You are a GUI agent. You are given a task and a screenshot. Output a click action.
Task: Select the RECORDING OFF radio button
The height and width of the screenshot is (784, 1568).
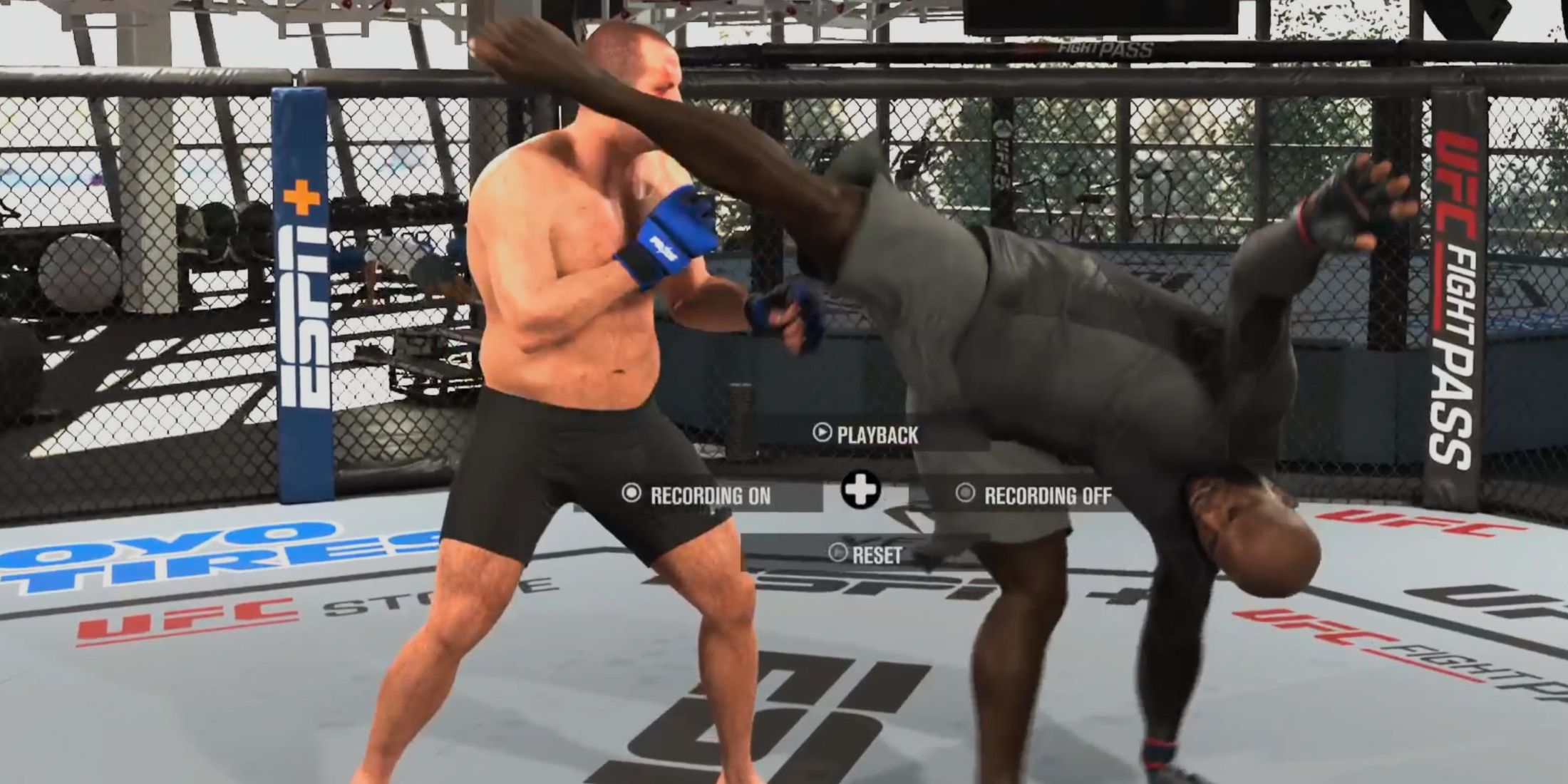(x=967, y=492)
